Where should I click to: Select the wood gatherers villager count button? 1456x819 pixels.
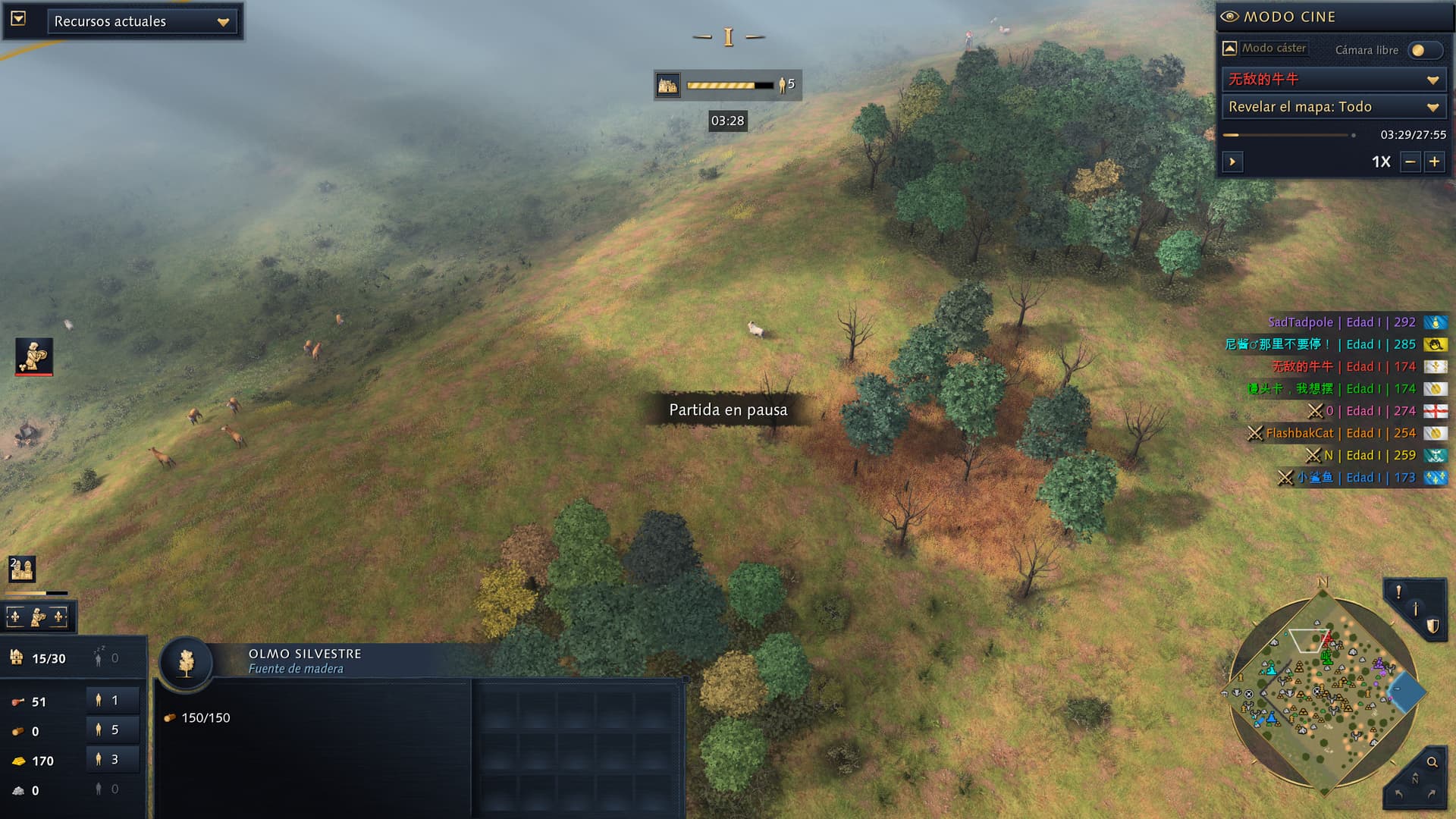click(112, 730)
